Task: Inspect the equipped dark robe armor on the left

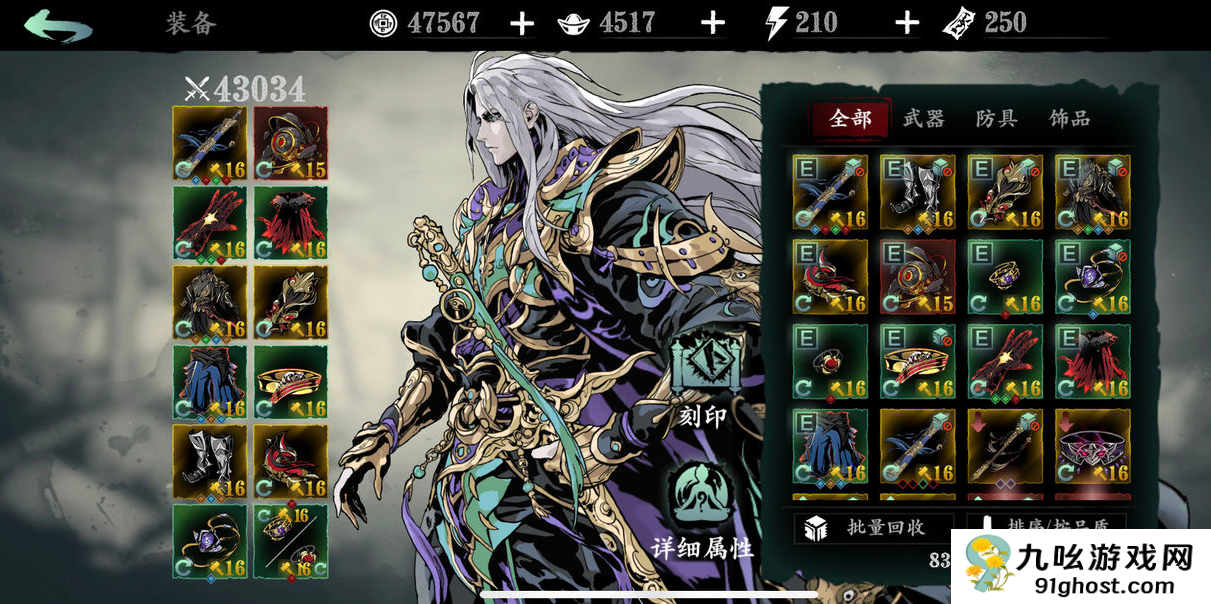Action: [210, 302]
